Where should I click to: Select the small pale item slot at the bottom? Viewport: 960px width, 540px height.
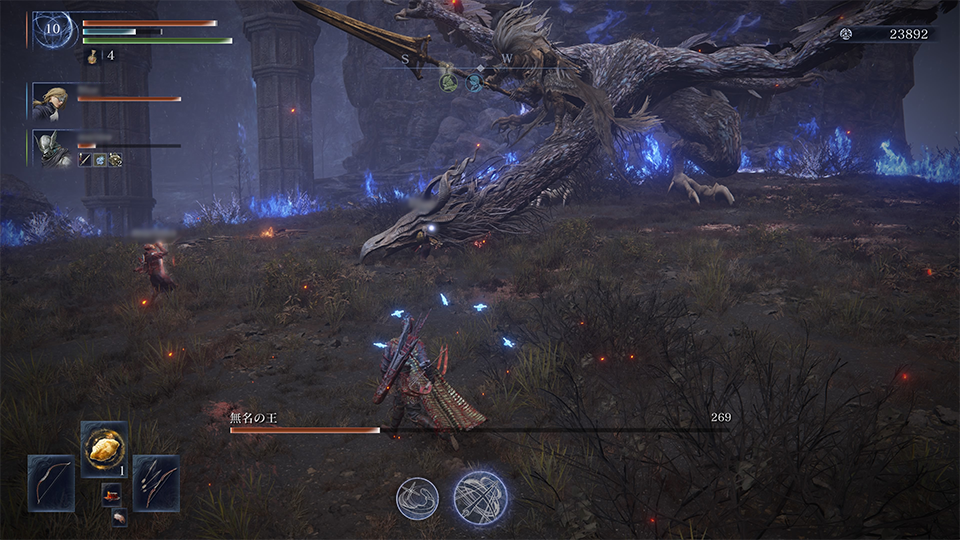[119, 516]
